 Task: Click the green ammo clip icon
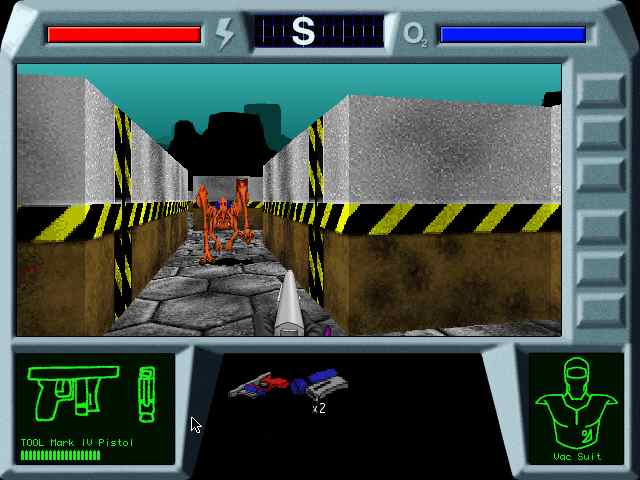147,394
